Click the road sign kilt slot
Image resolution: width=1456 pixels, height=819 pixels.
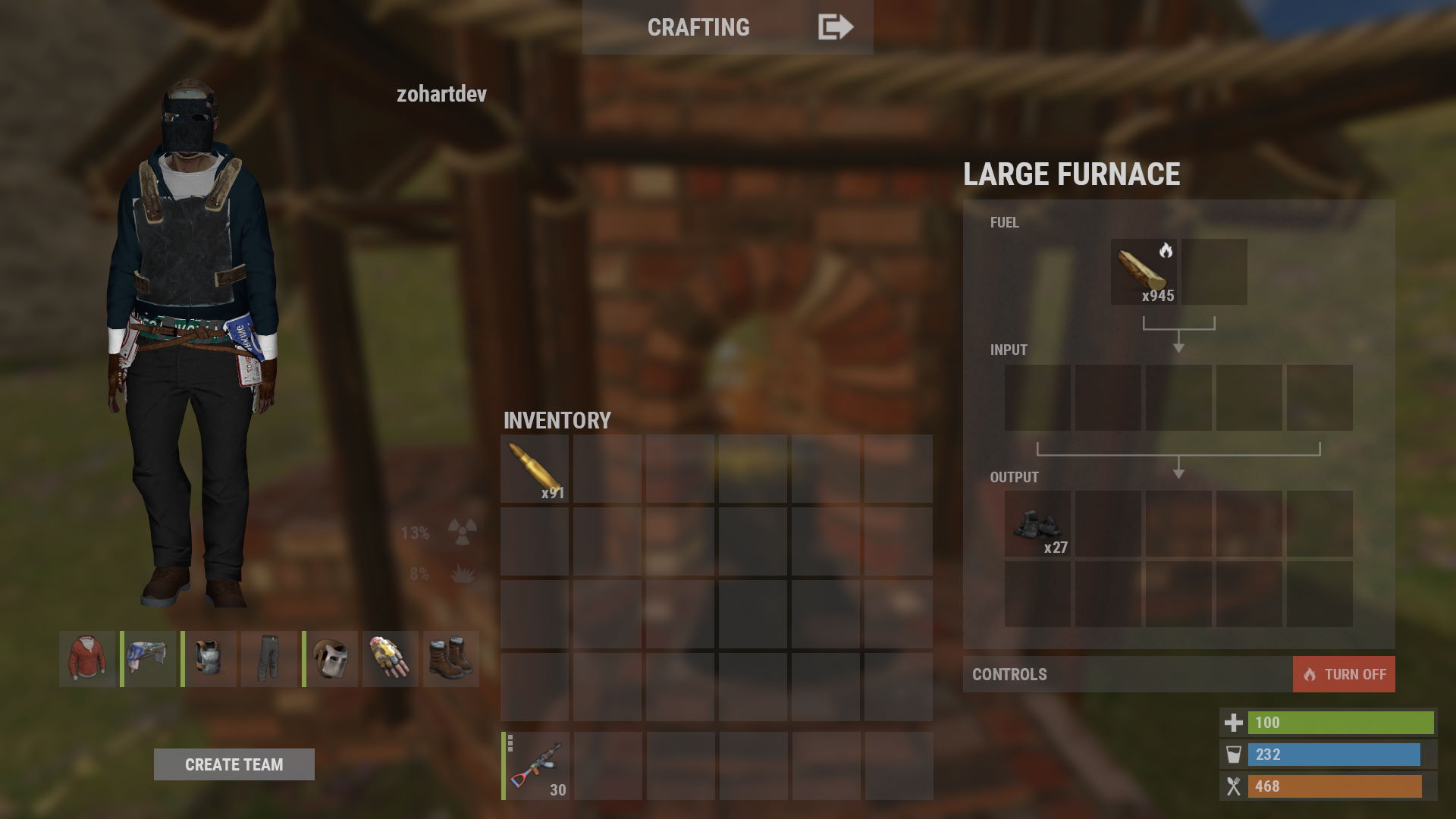149,659
